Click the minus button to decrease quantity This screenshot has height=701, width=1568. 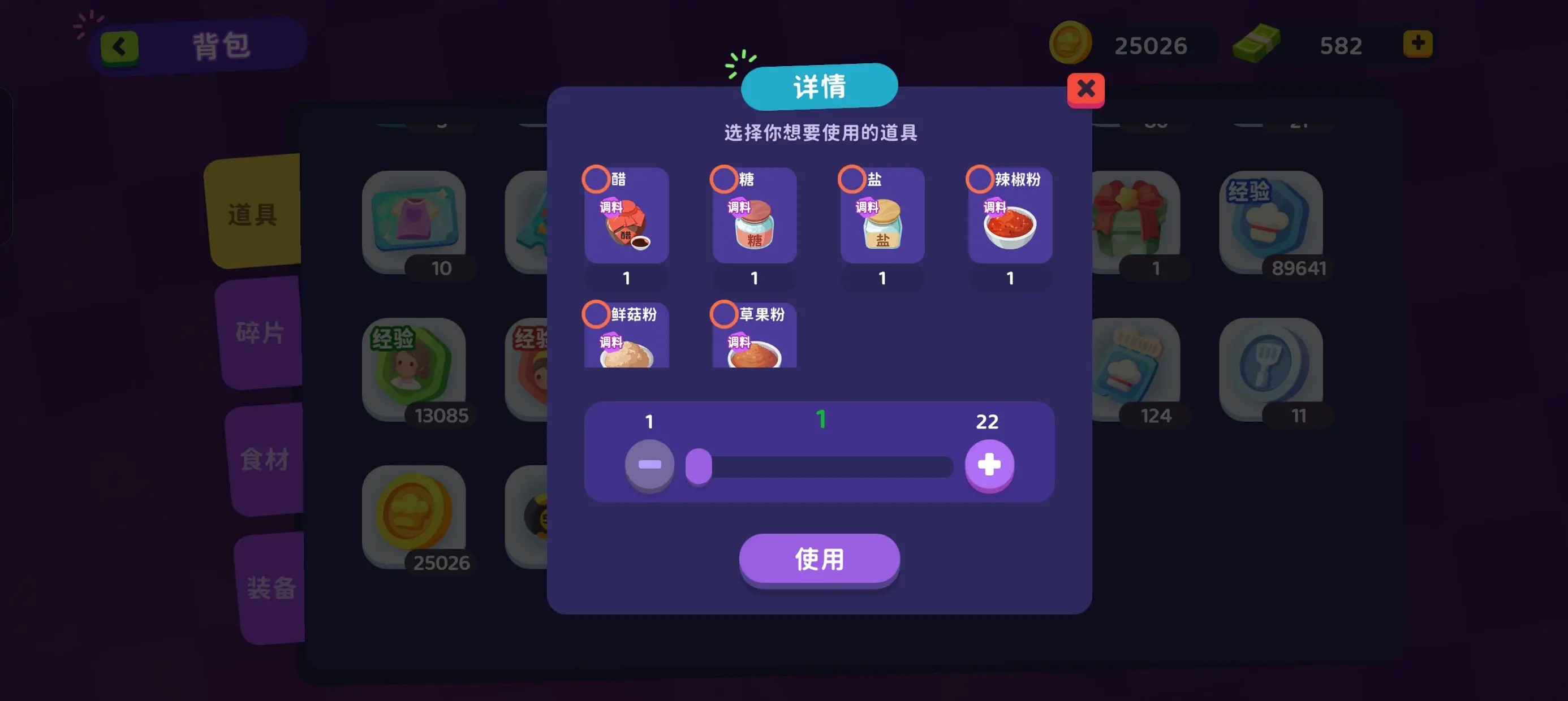click(x=649, y=466)
